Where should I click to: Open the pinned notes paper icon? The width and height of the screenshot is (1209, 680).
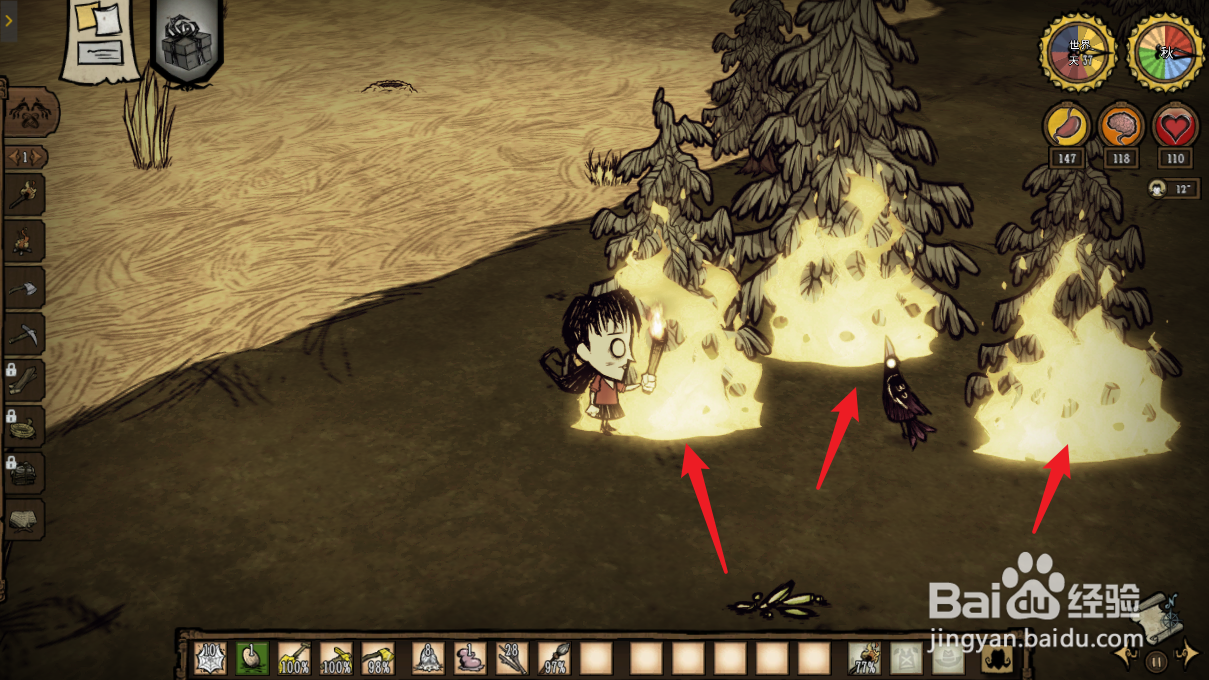(101, 40)
